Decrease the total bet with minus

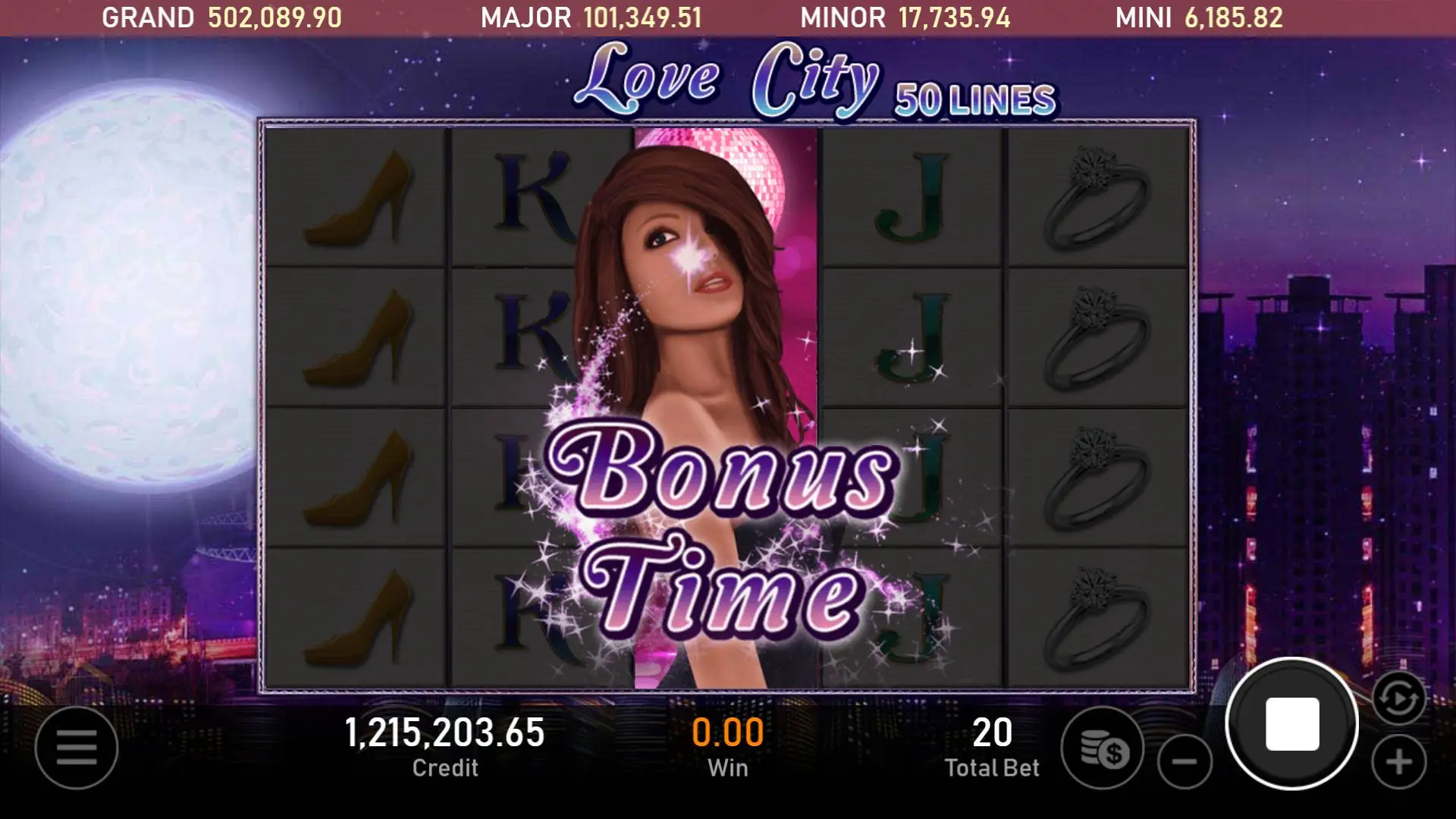tap(1185, 761)
